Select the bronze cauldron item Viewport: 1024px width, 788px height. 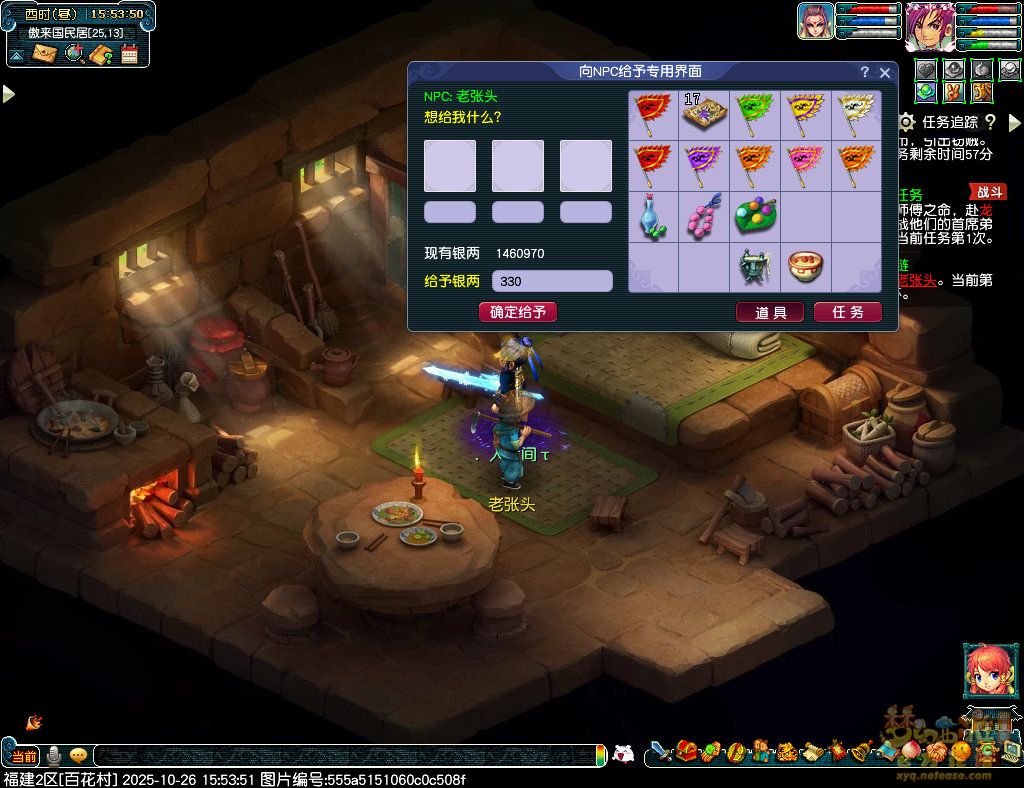pyautogui.click(x=755, y=267)
